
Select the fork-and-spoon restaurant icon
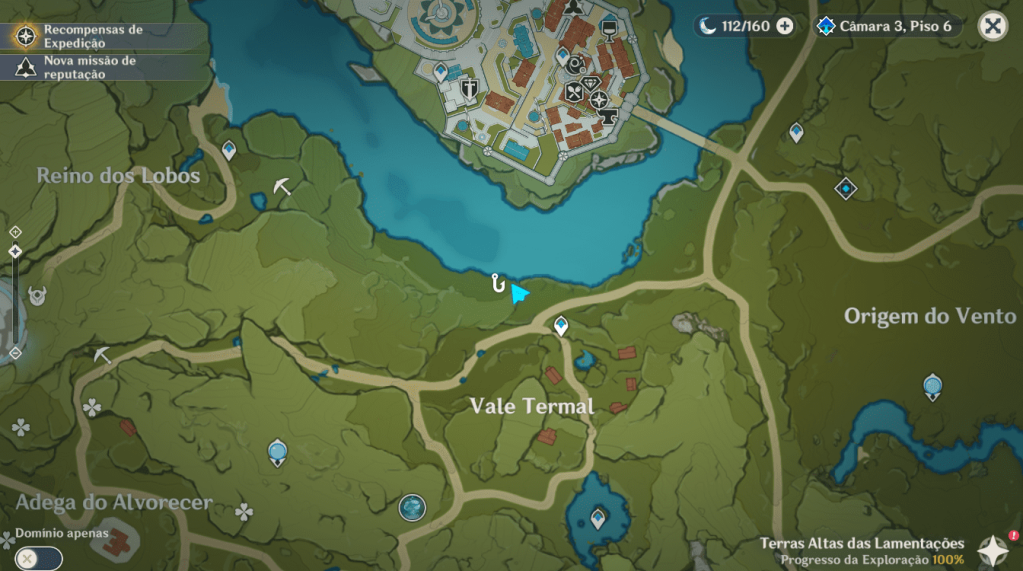574,91
